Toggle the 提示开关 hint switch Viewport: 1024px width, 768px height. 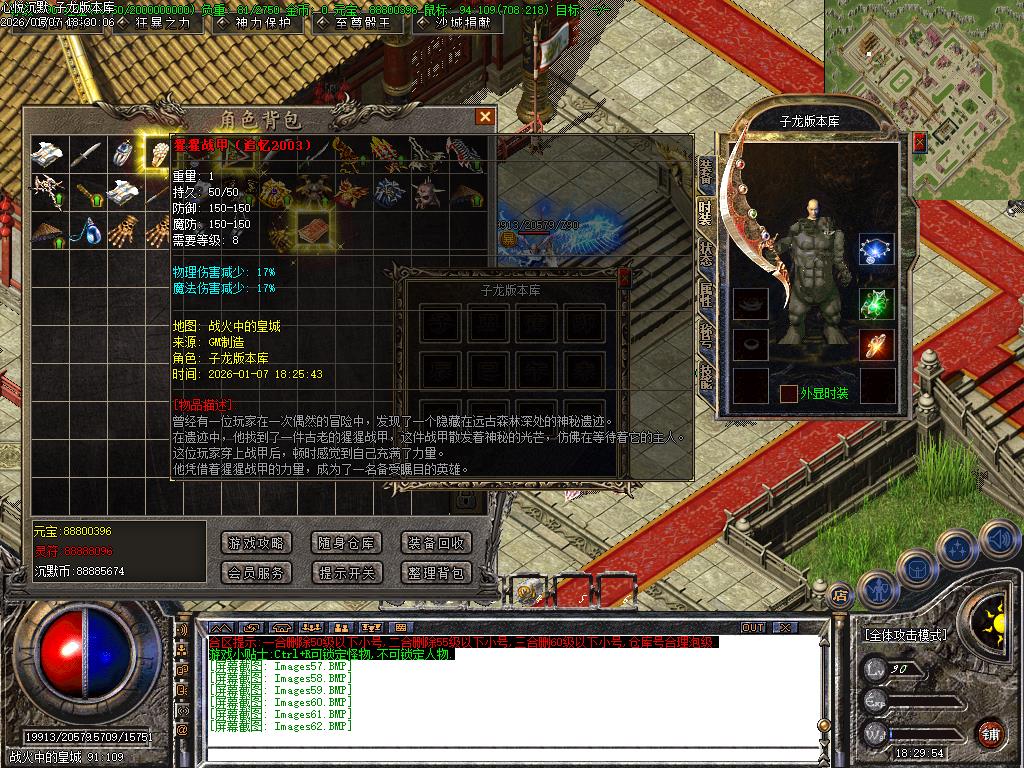[x=346, y=573]
